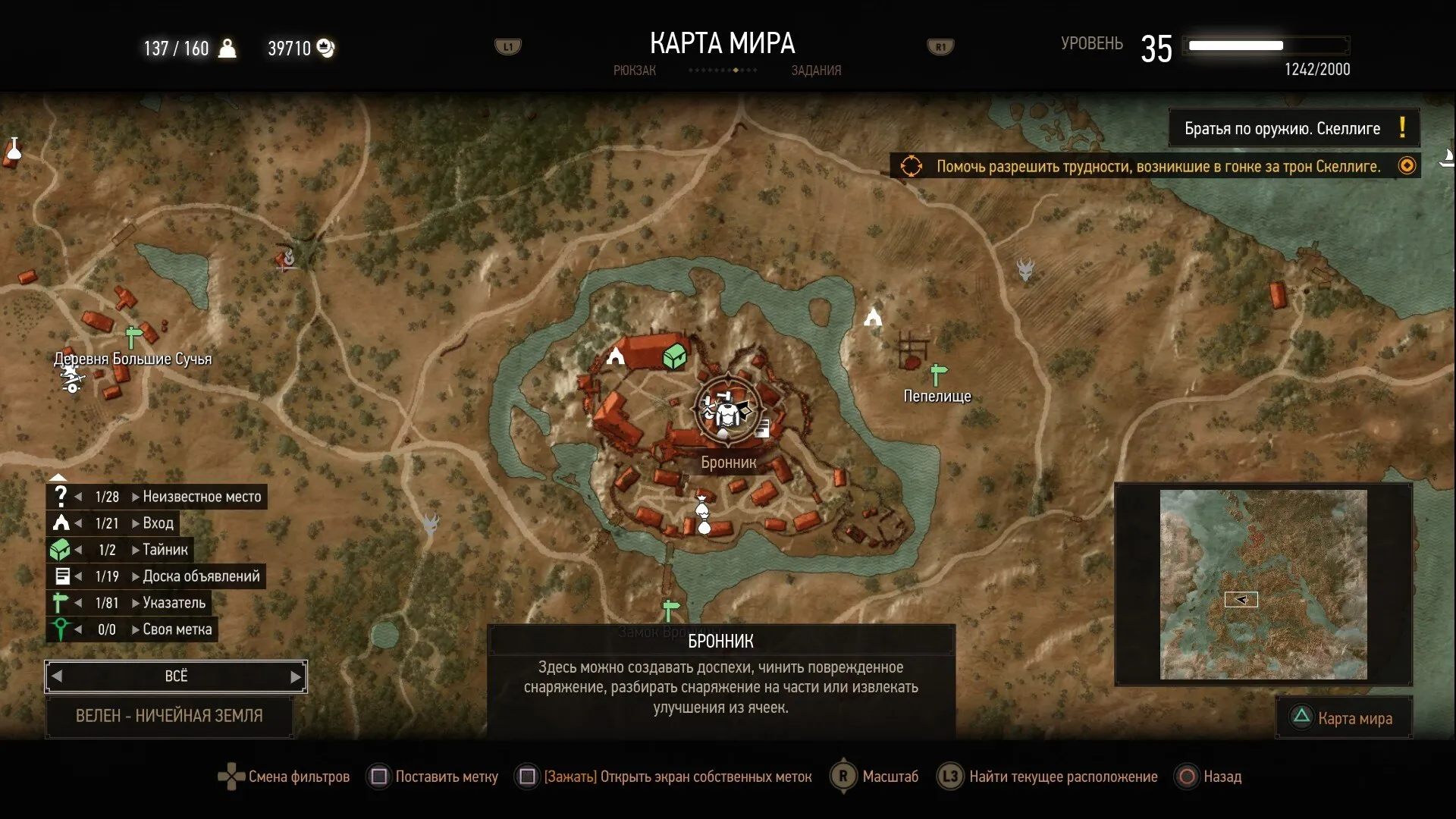Choose the Указатель legend filter
1456x819 pixels.
point(174,603)
